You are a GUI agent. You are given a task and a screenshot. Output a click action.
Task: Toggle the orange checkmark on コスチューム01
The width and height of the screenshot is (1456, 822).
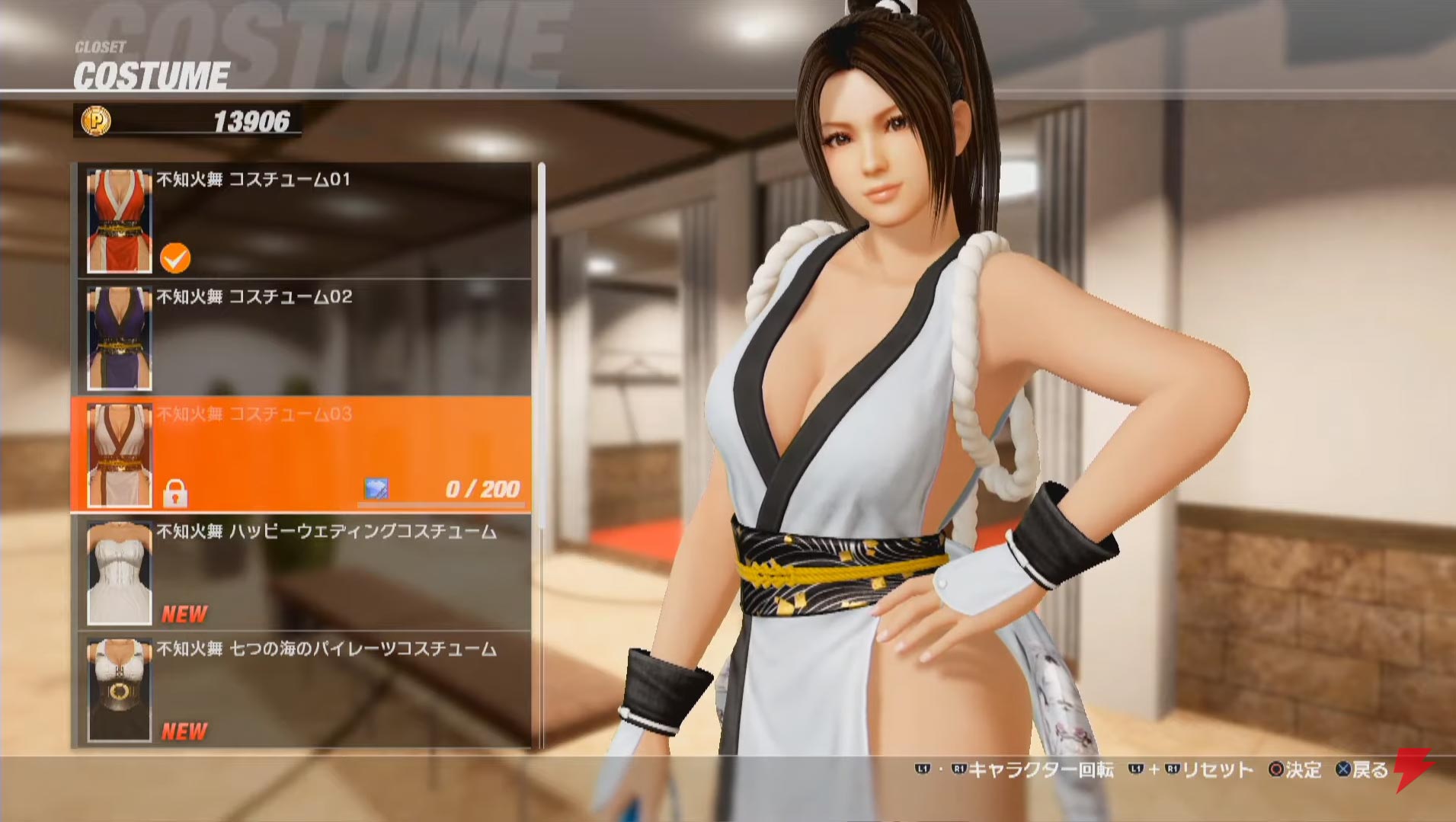(x=177, y=257)
